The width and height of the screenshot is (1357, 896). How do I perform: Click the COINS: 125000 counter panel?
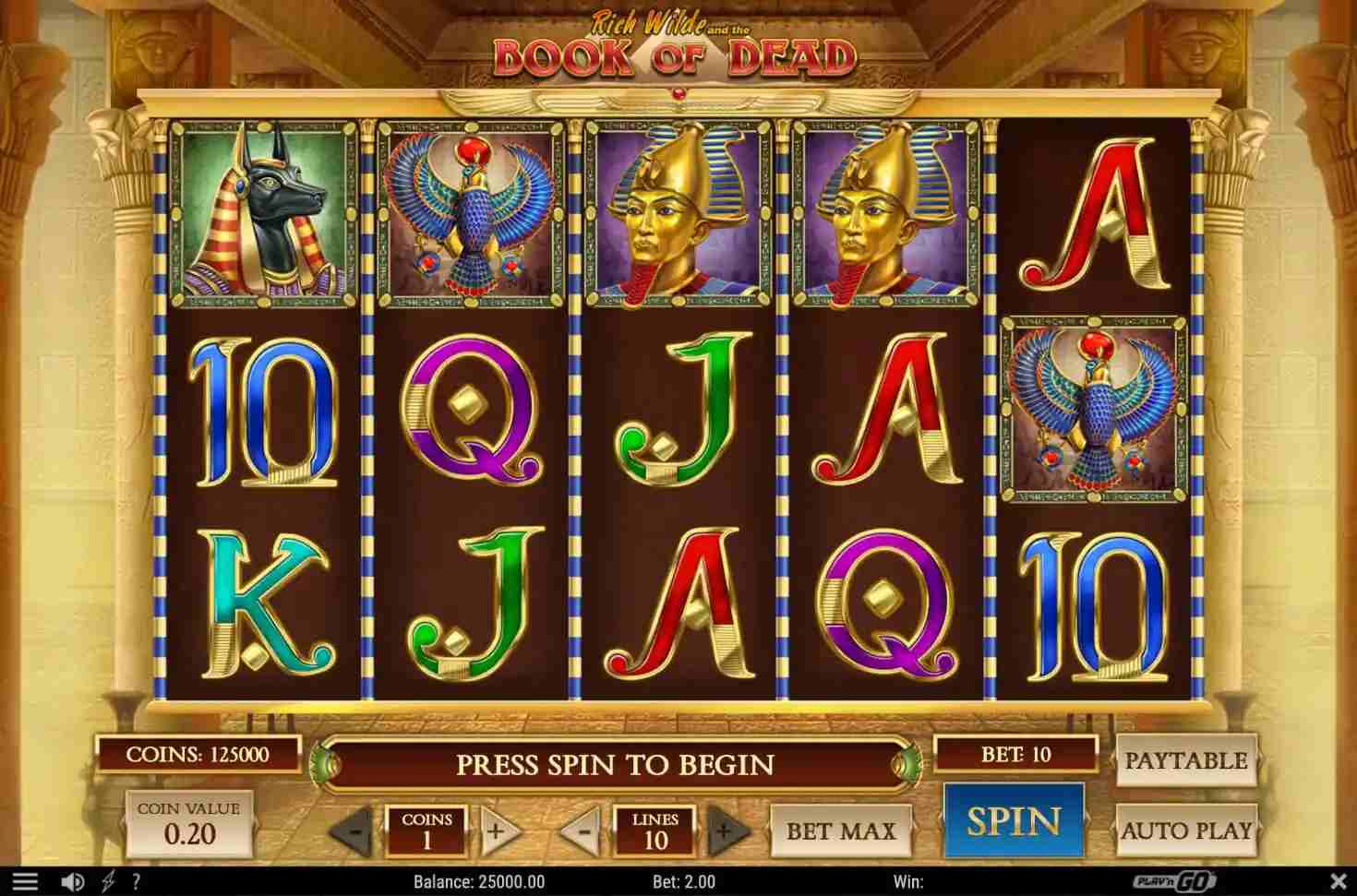tap(201, 753)
